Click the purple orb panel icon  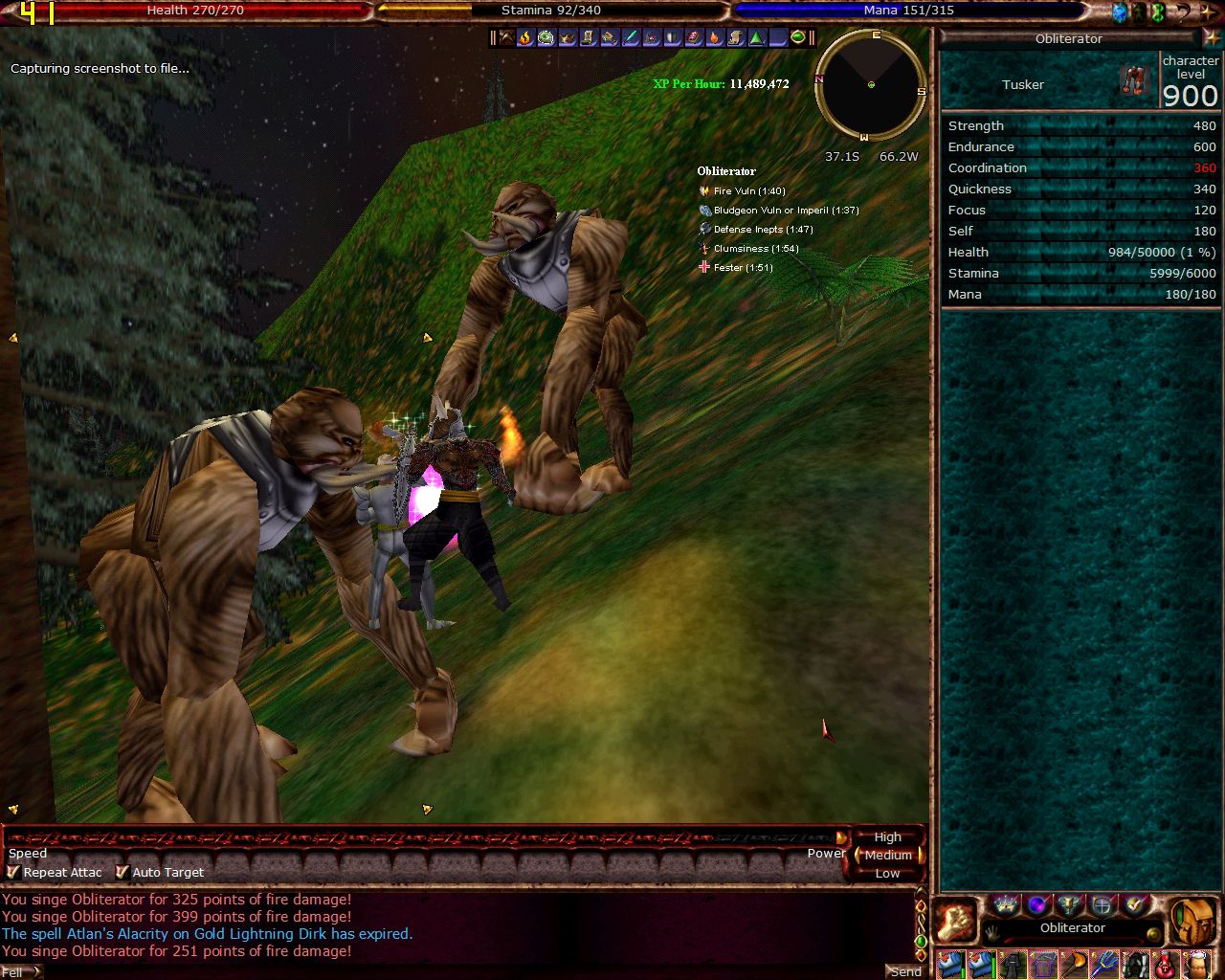coord(1036,904)
